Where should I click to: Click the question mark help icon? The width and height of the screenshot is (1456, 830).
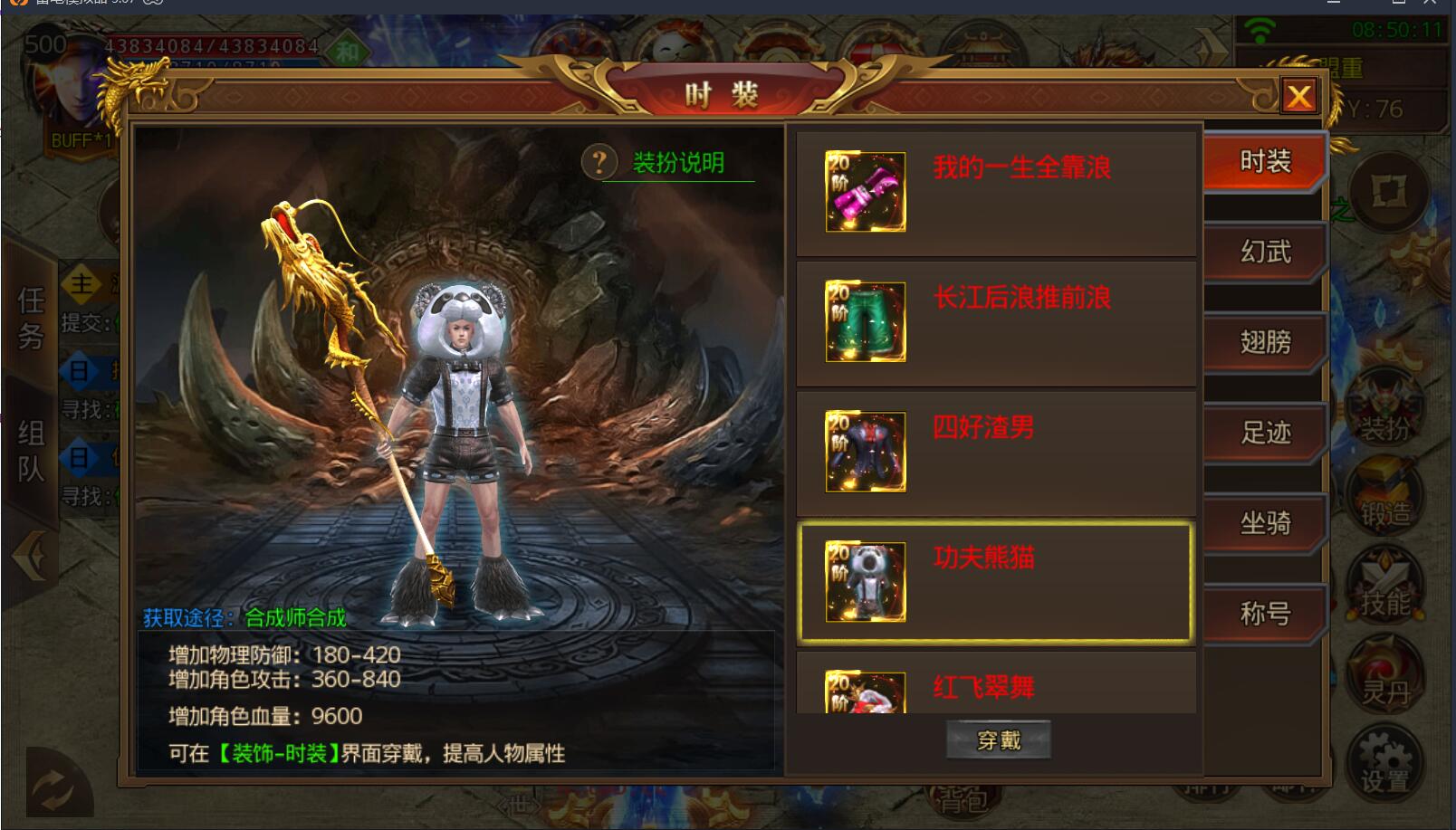(x=599, y=163)
